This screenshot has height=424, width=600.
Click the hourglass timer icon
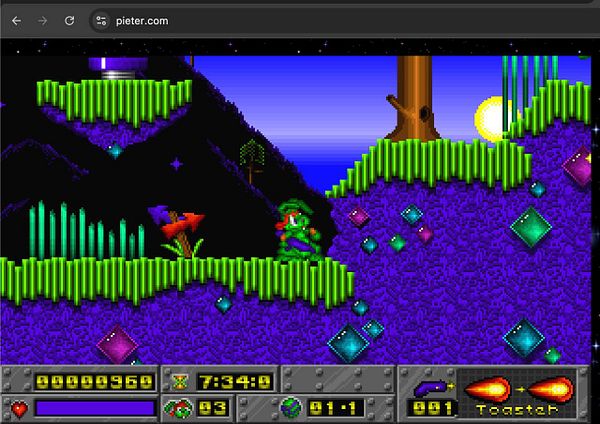pos(180,381)
